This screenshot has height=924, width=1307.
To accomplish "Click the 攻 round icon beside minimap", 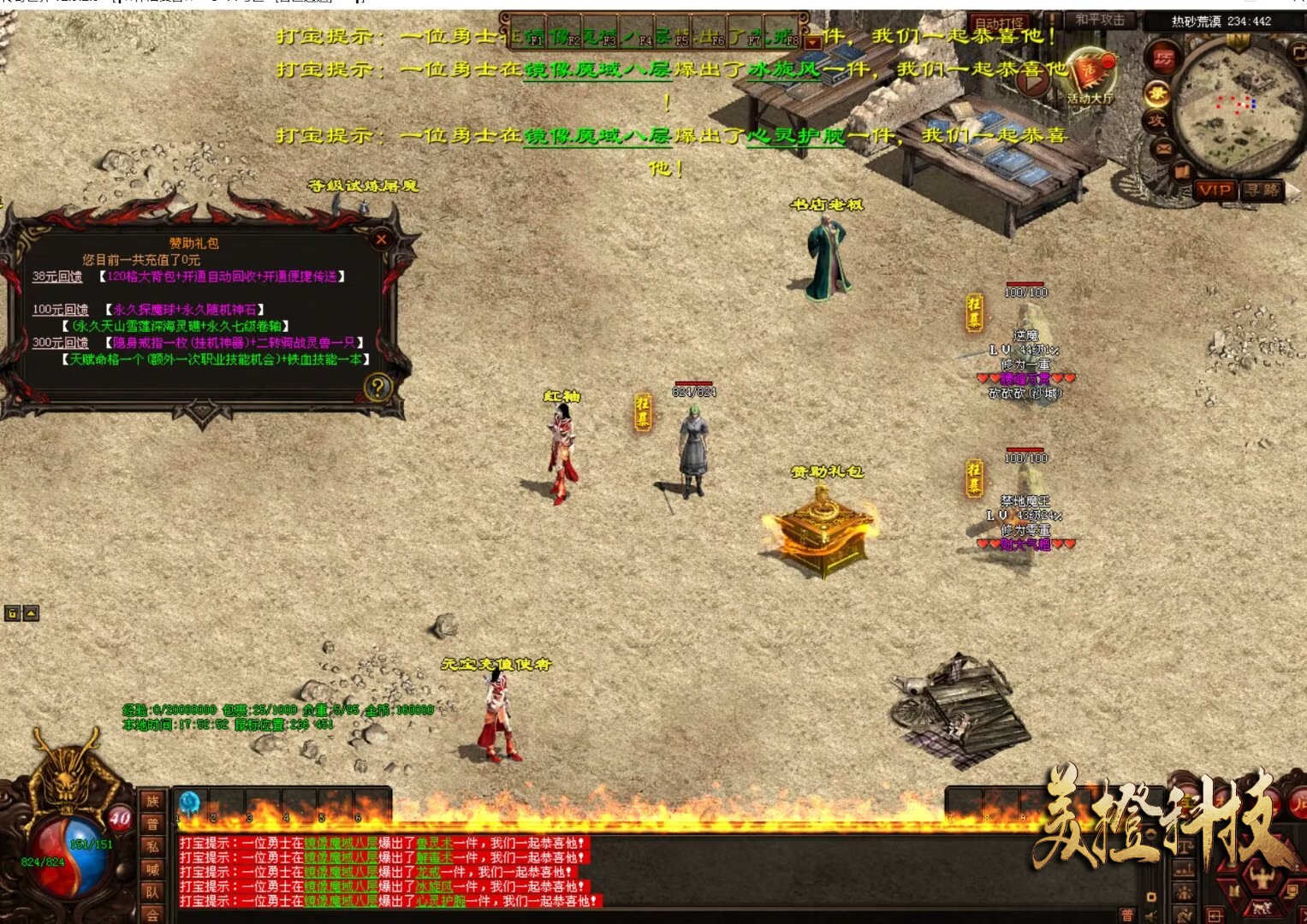I will pos(1156,121).
